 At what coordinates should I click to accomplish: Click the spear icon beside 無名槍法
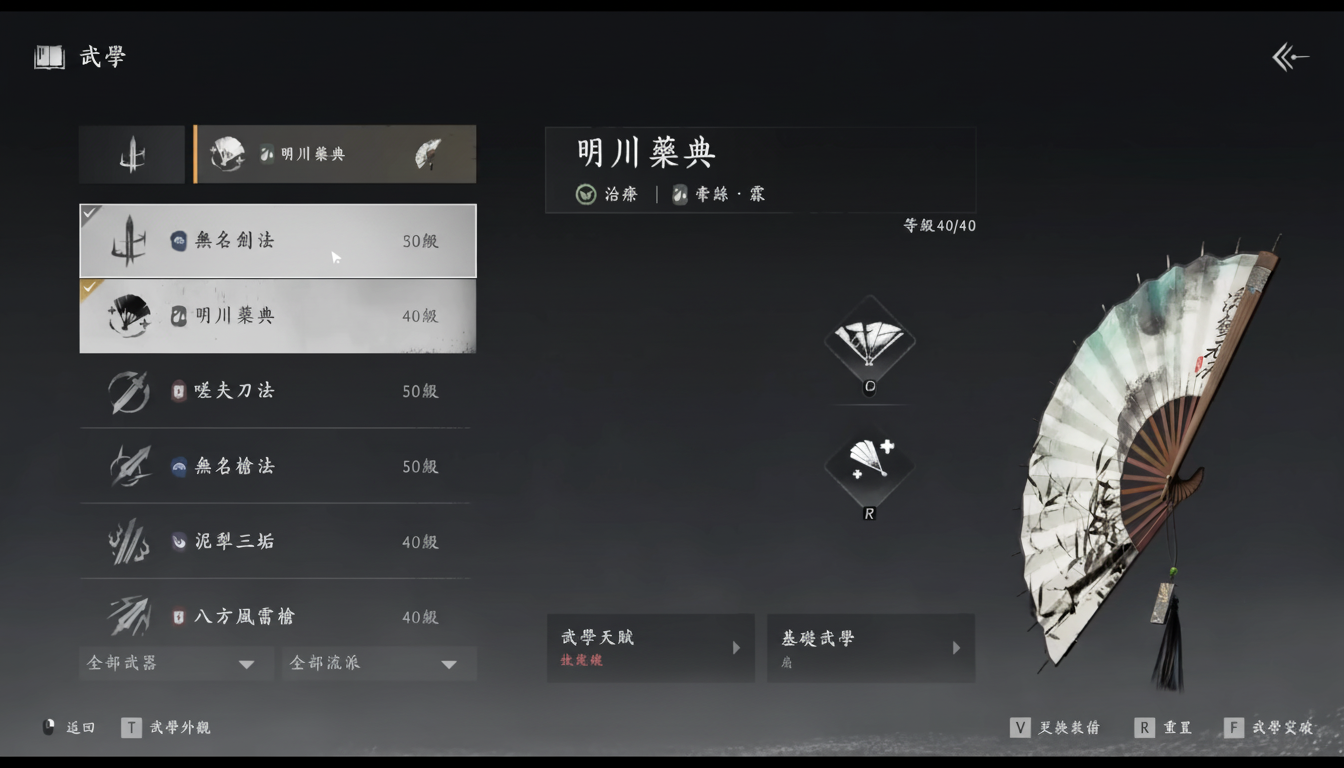click(130, 466)
